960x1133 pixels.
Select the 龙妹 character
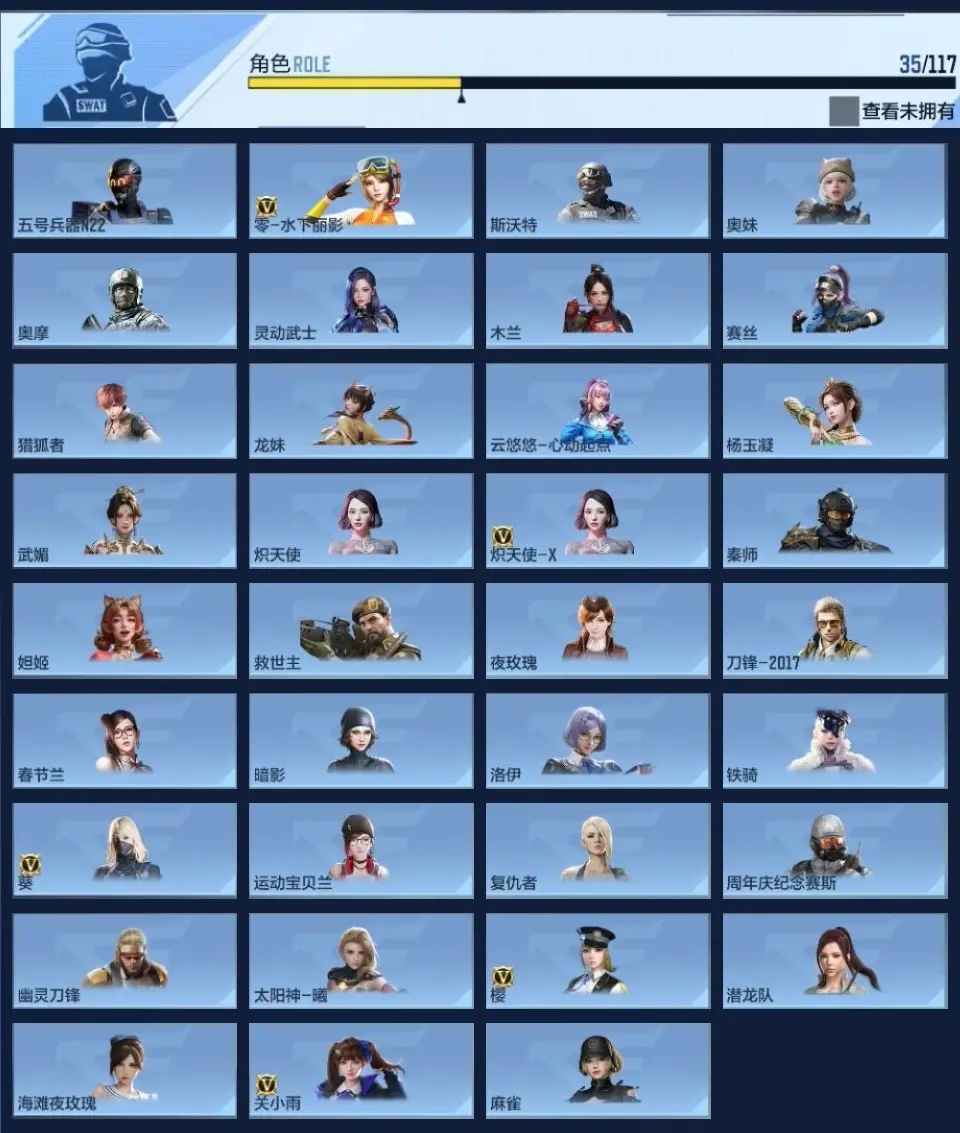click(361, 411)
